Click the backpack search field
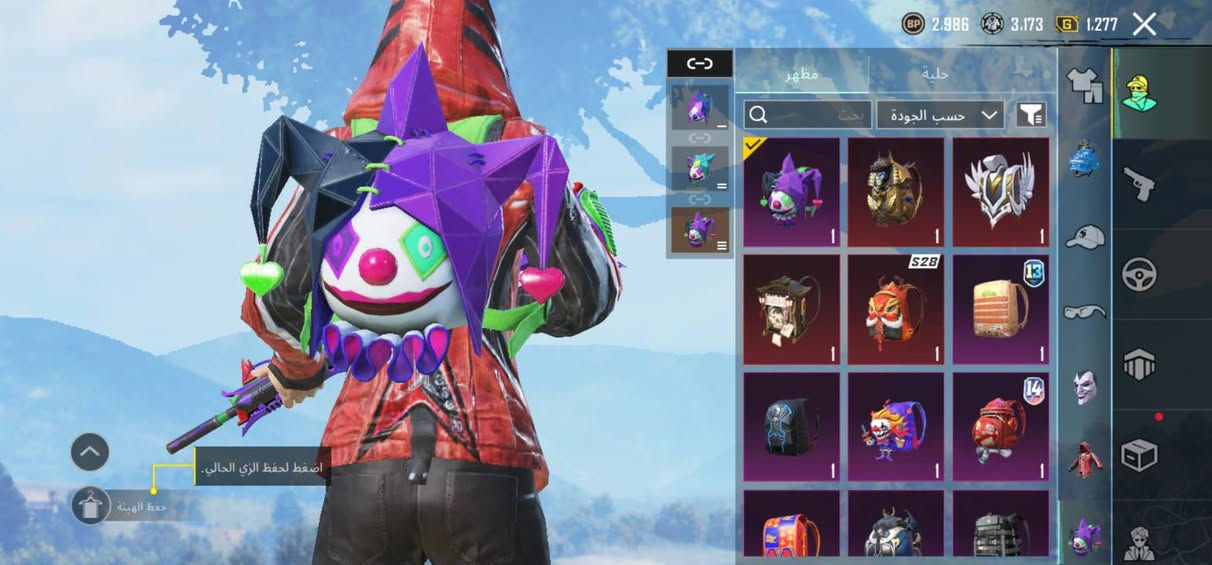 (x=808, y=115)
